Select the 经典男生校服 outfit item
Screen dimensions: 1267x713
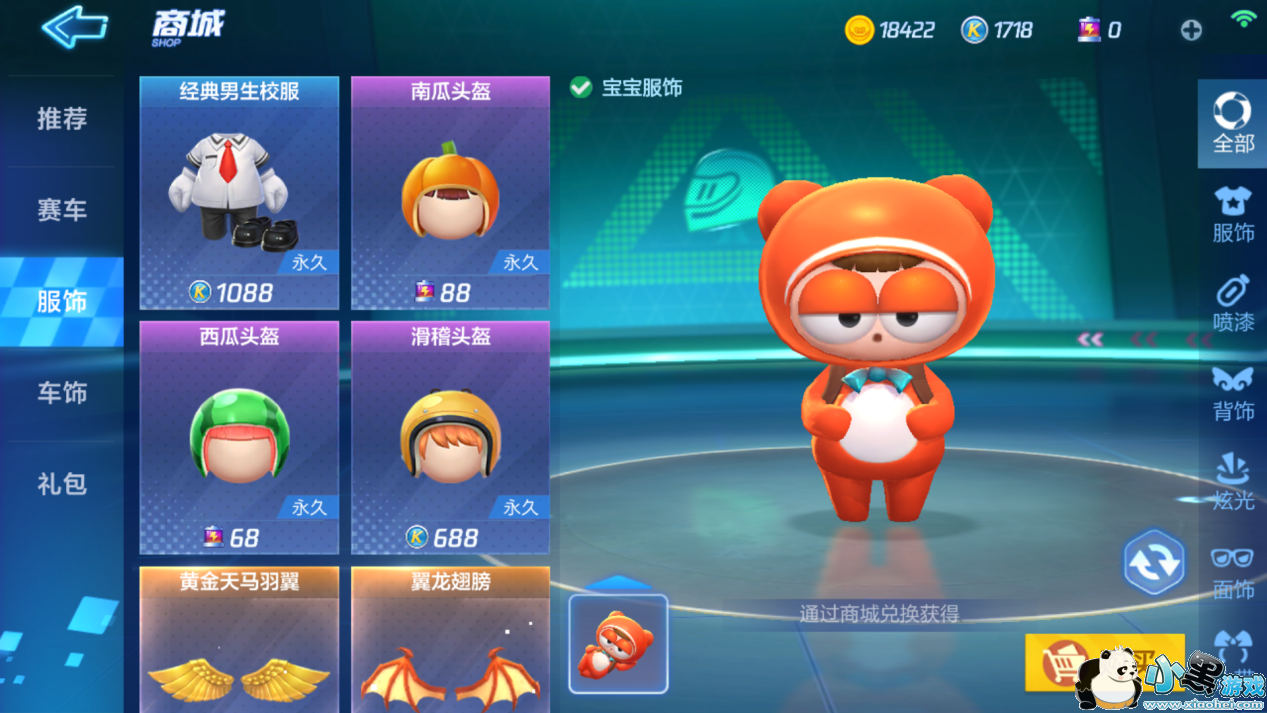click(239, 193)
